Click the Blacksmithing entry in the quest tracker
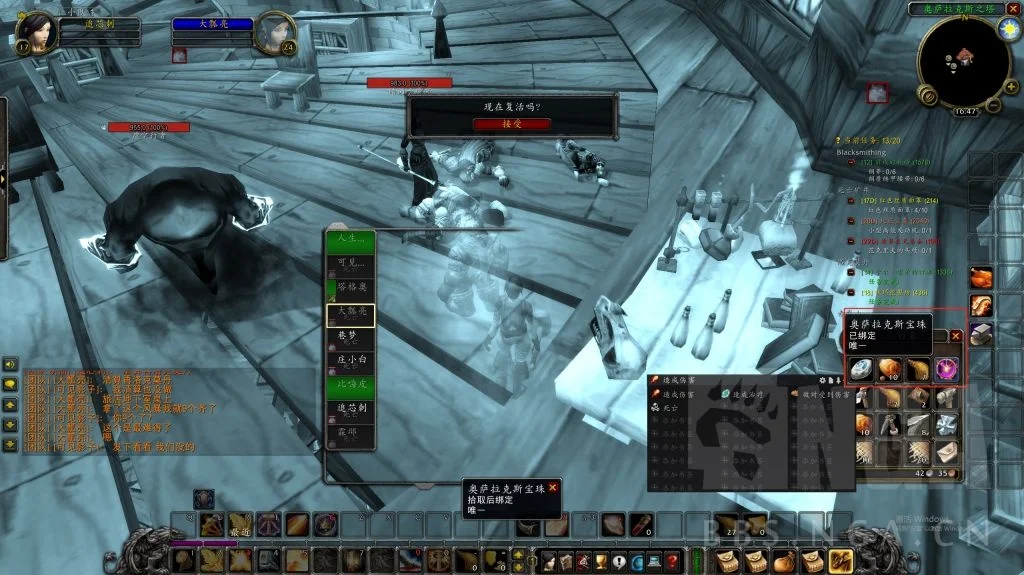 (x=862, y=152)
